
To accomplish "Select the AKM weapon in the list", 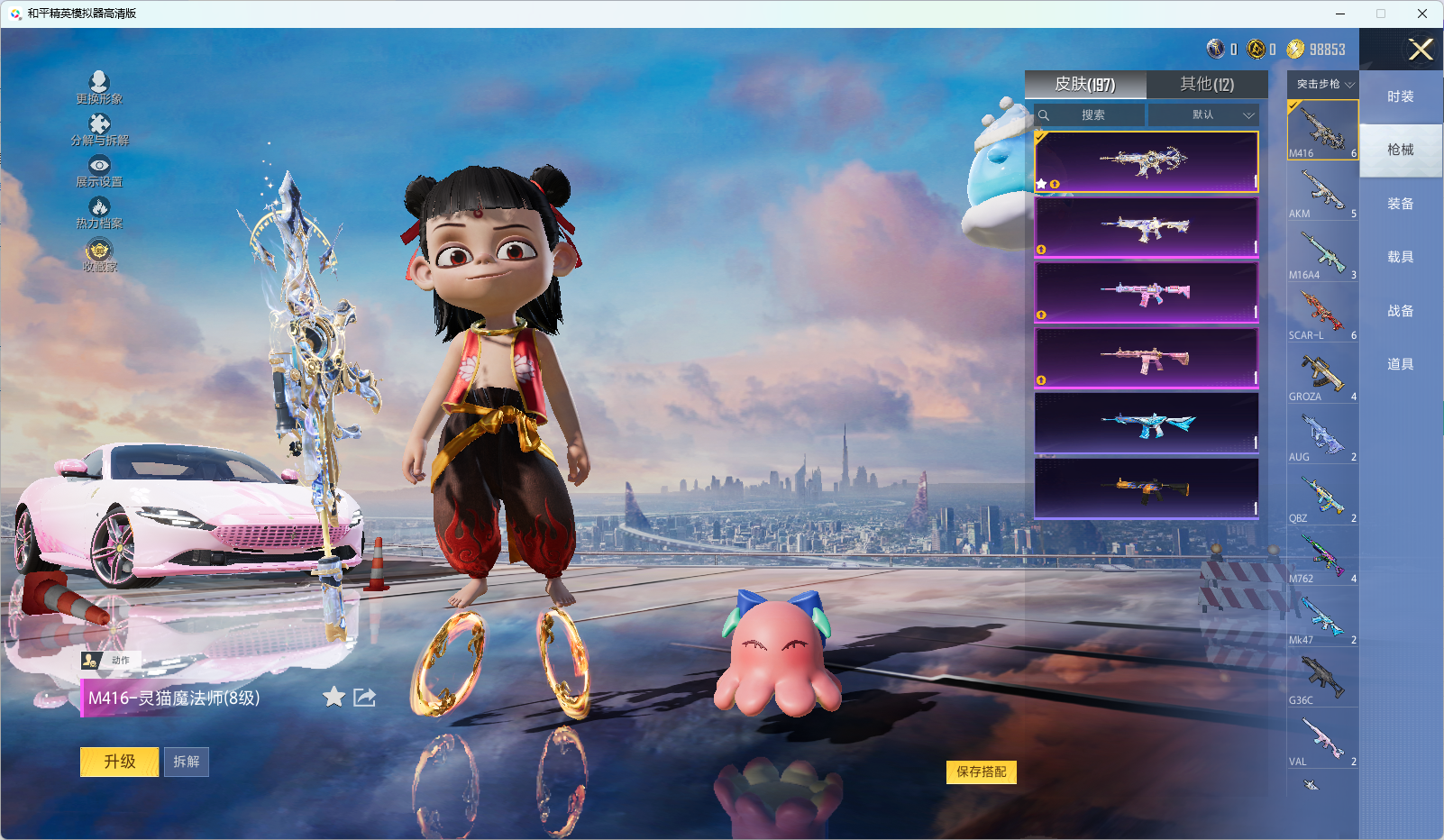I will [x=1322, y=193].
